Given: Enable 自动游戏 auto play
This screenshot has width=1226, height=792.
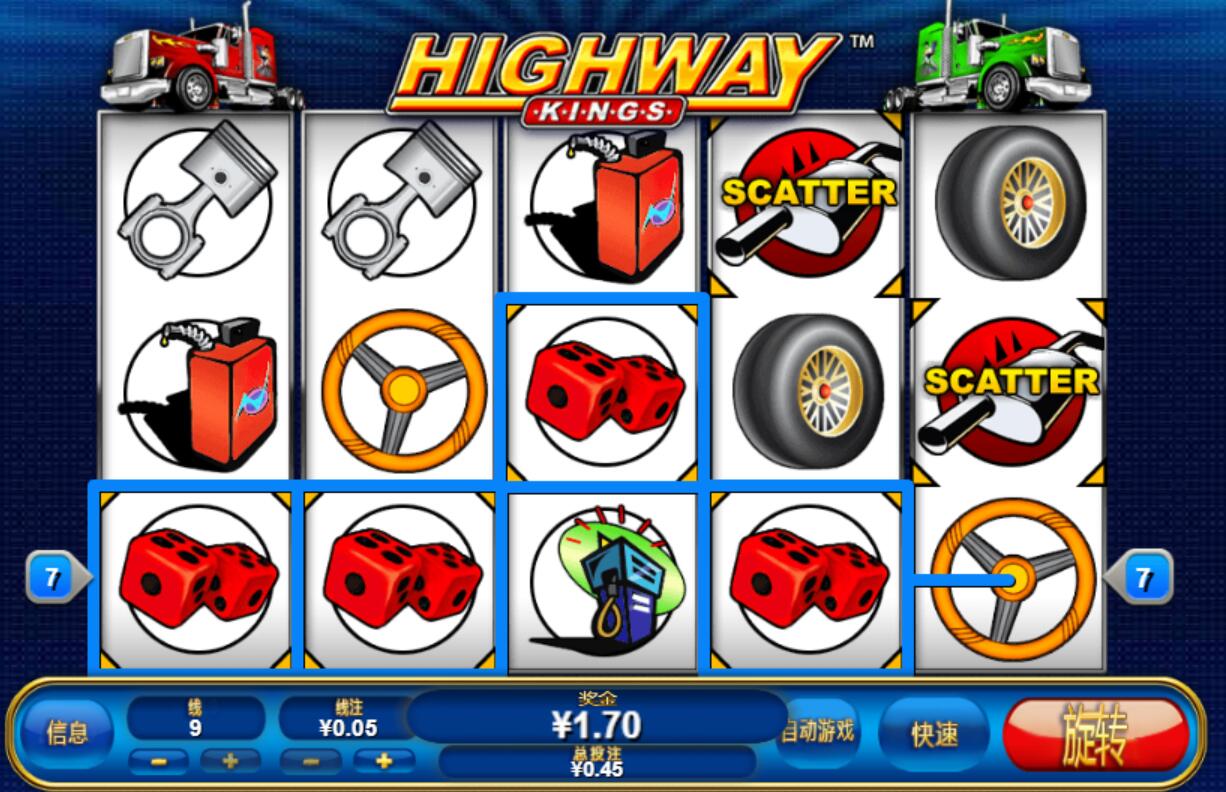Looking at the screenshot, I should tap(818, 731).
